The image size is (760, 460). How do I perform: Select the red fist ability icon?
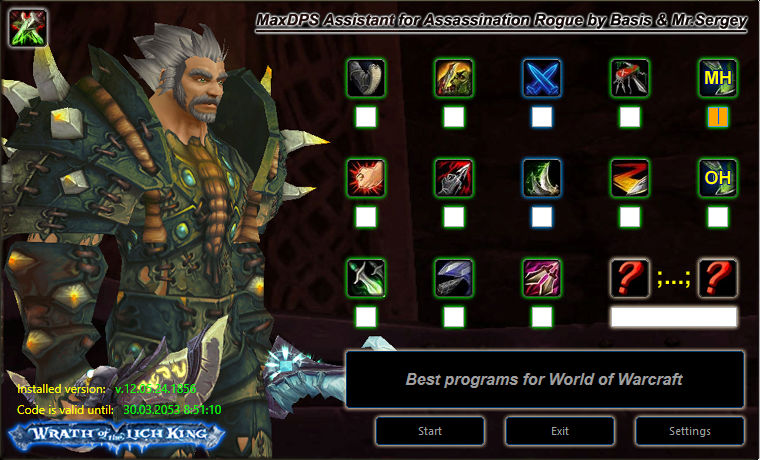pos(366,178)
